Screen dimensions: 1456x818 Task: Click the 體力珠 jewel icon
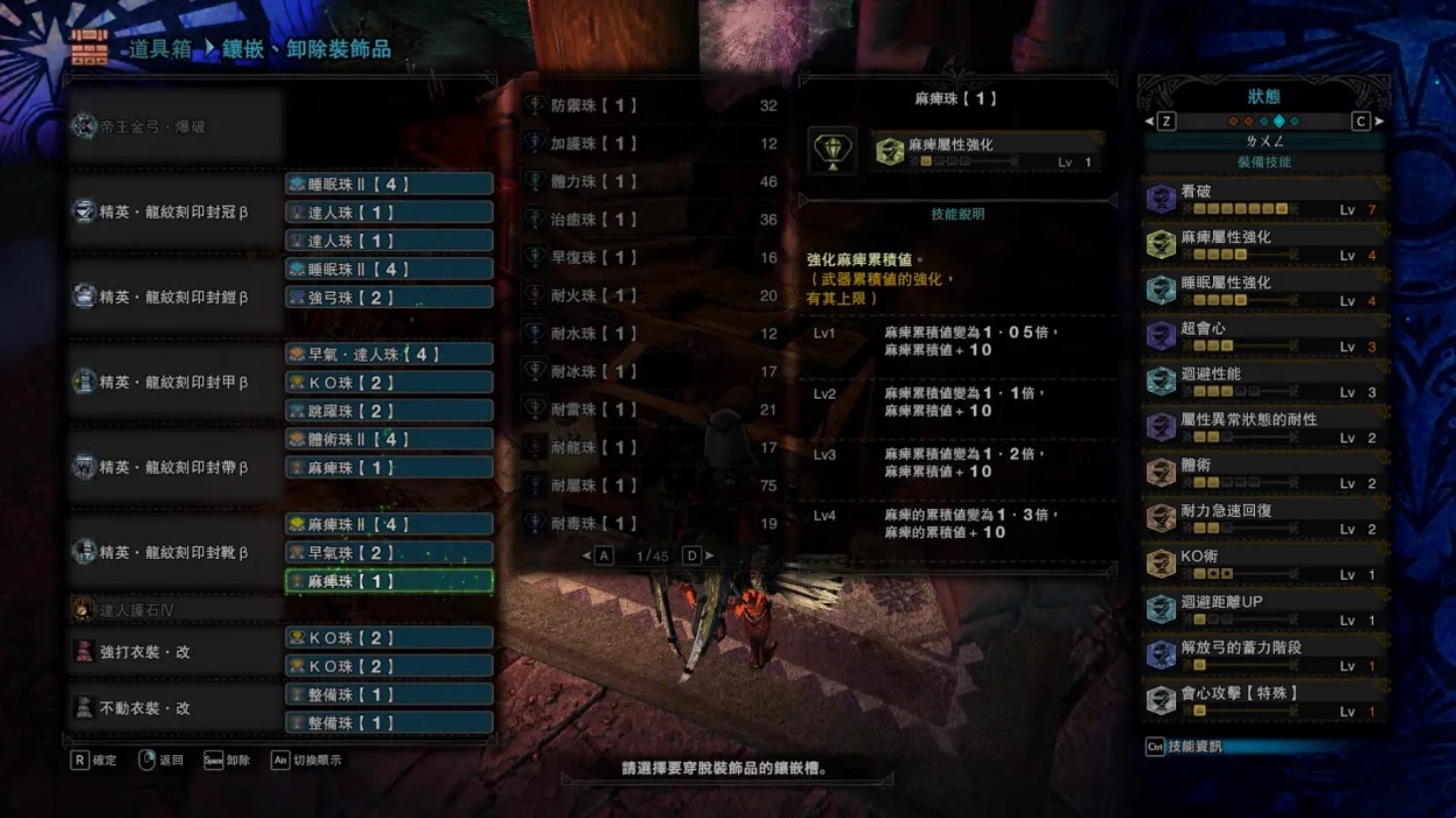(535, 181)
